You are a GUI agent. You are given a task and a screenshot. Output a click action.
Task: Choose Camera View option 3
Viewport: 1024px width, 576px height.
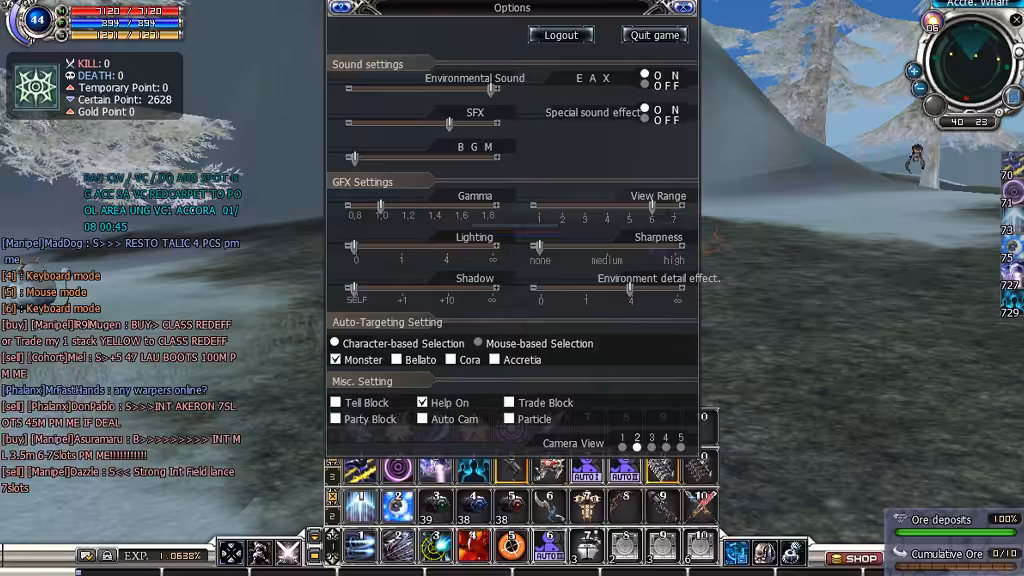point(651,446)
